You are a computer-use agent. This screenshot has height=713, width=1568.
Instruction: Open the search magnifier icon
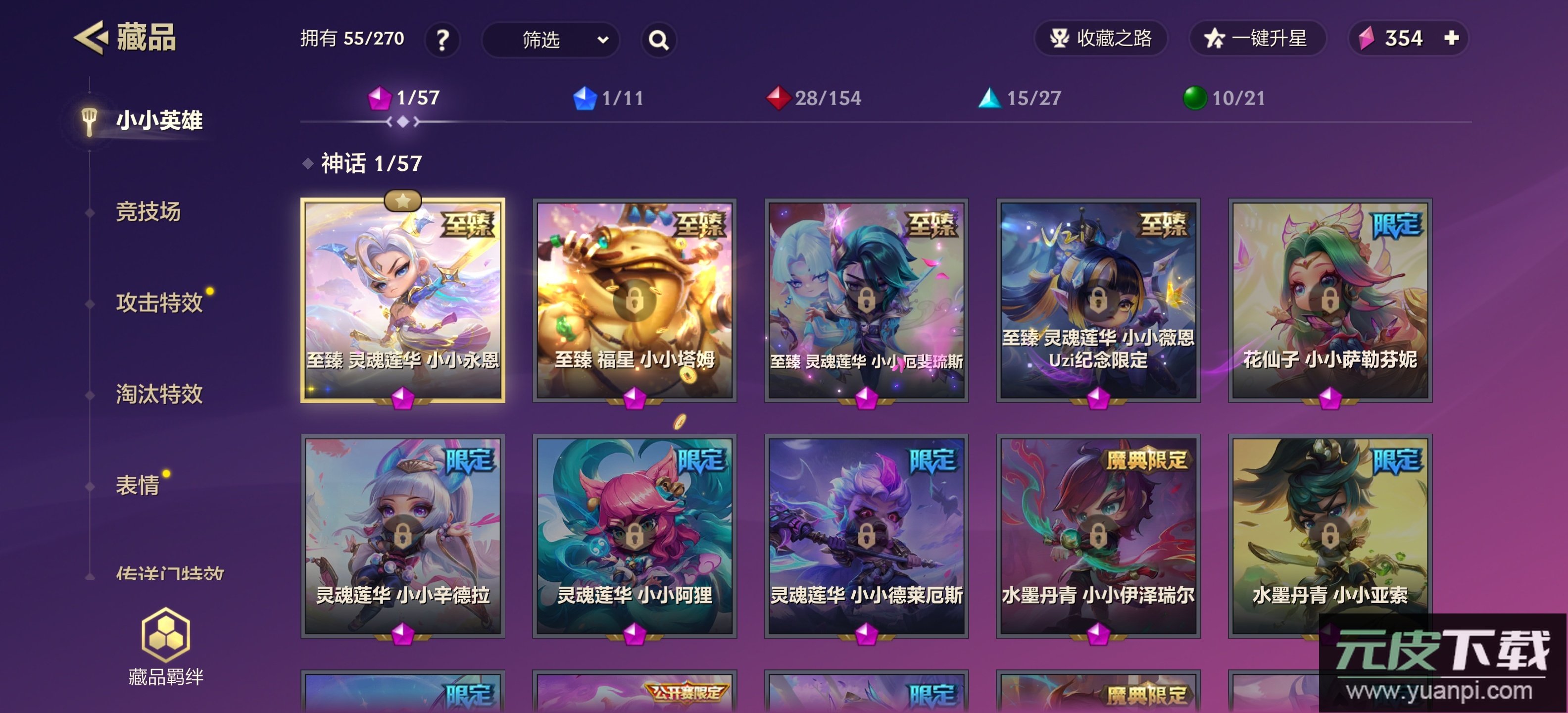(659, 40)
